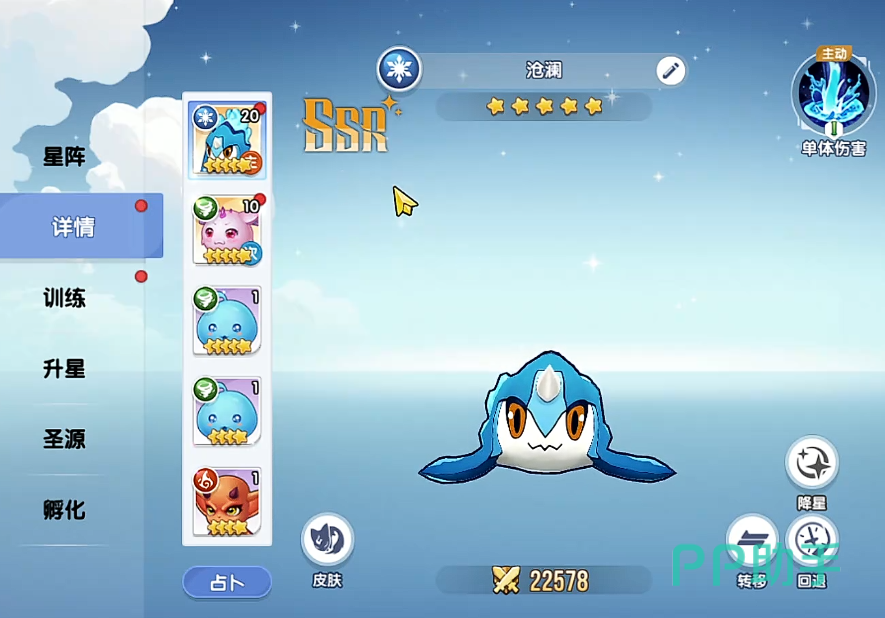Tap the 降星 button
Viewport: 885px width, 618px height.
812,464
